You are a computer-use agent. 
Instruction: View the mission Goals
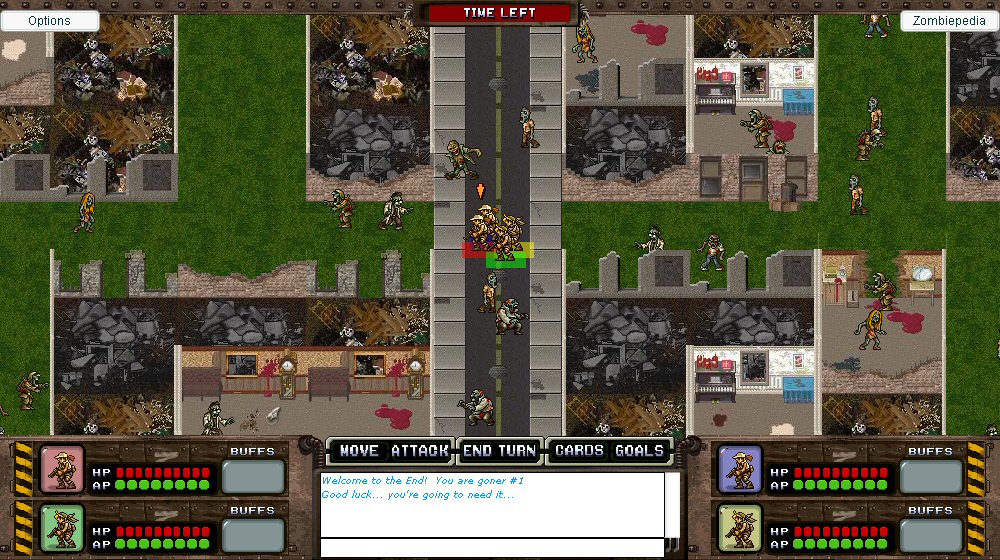[x=640, y=451]
